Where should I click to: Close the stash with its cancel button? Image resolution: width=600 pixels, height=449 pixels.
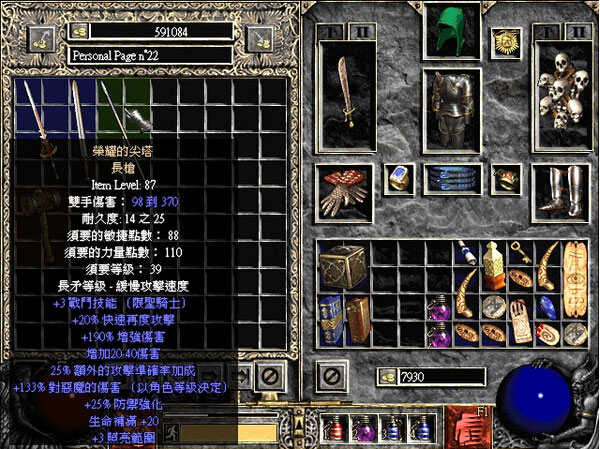point(268,376)
